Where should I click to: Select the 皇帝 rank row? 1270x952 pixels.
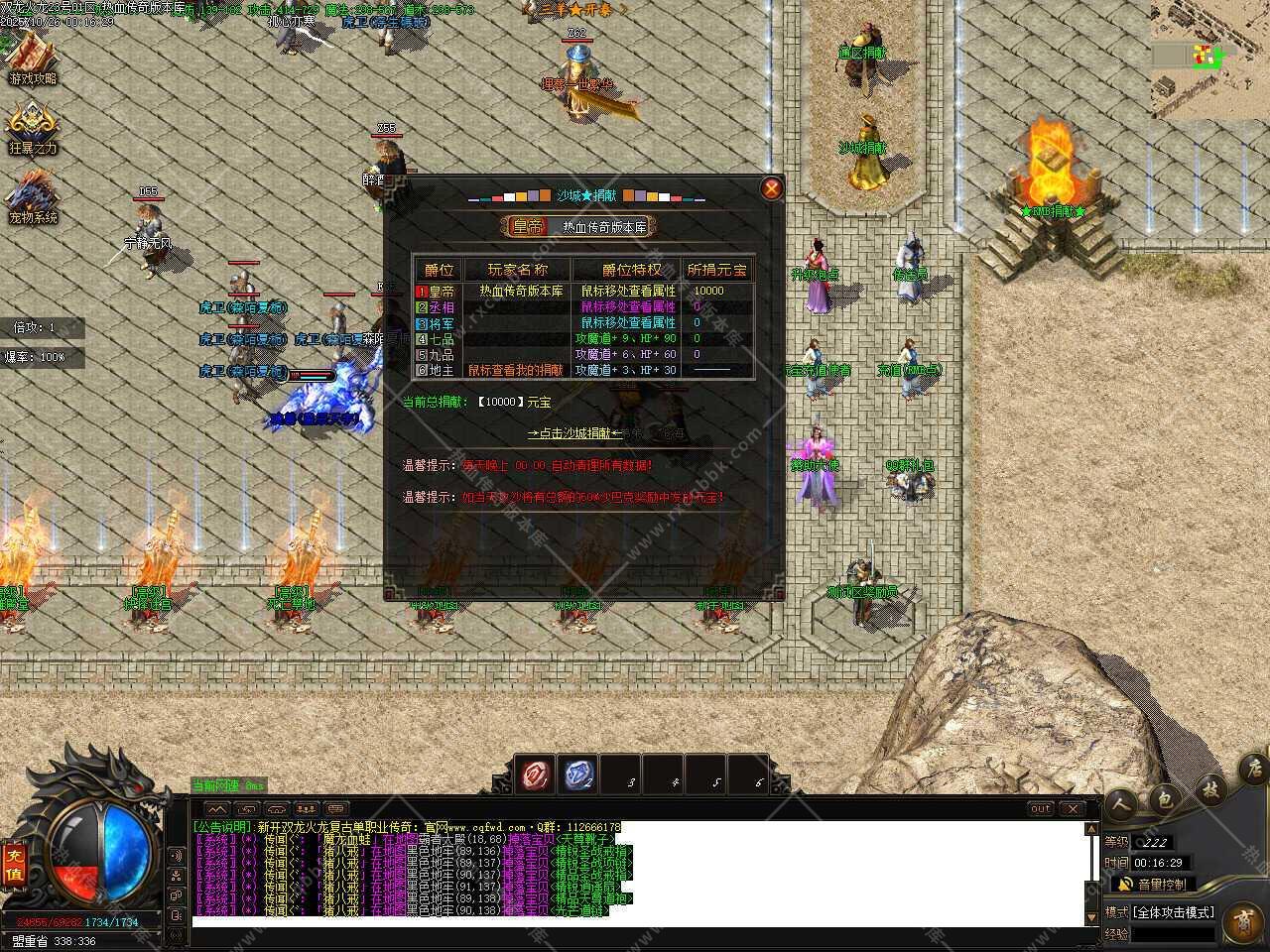tap(437, 291)
